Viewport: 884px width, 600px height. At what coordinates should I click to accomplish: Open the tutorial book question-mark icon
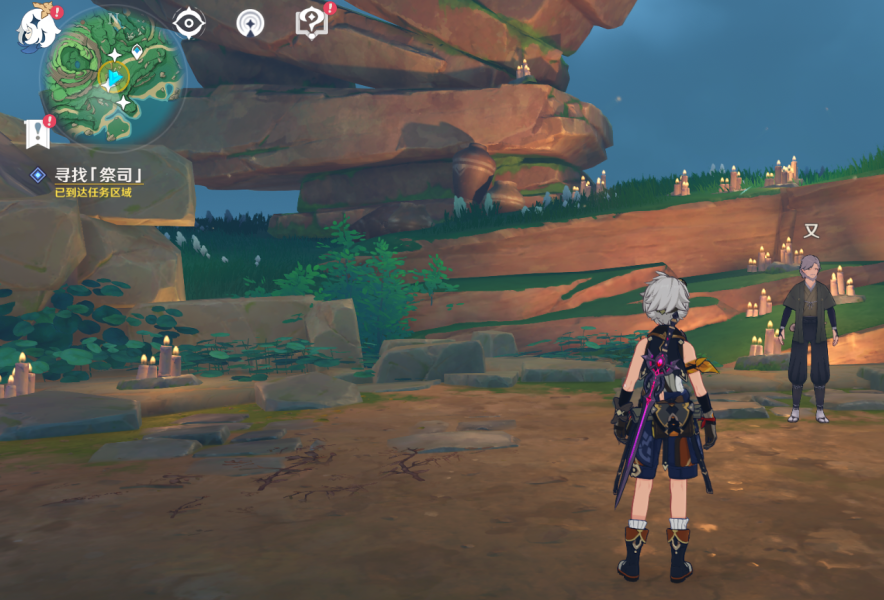pyautogui.click(x=312, y=22)
